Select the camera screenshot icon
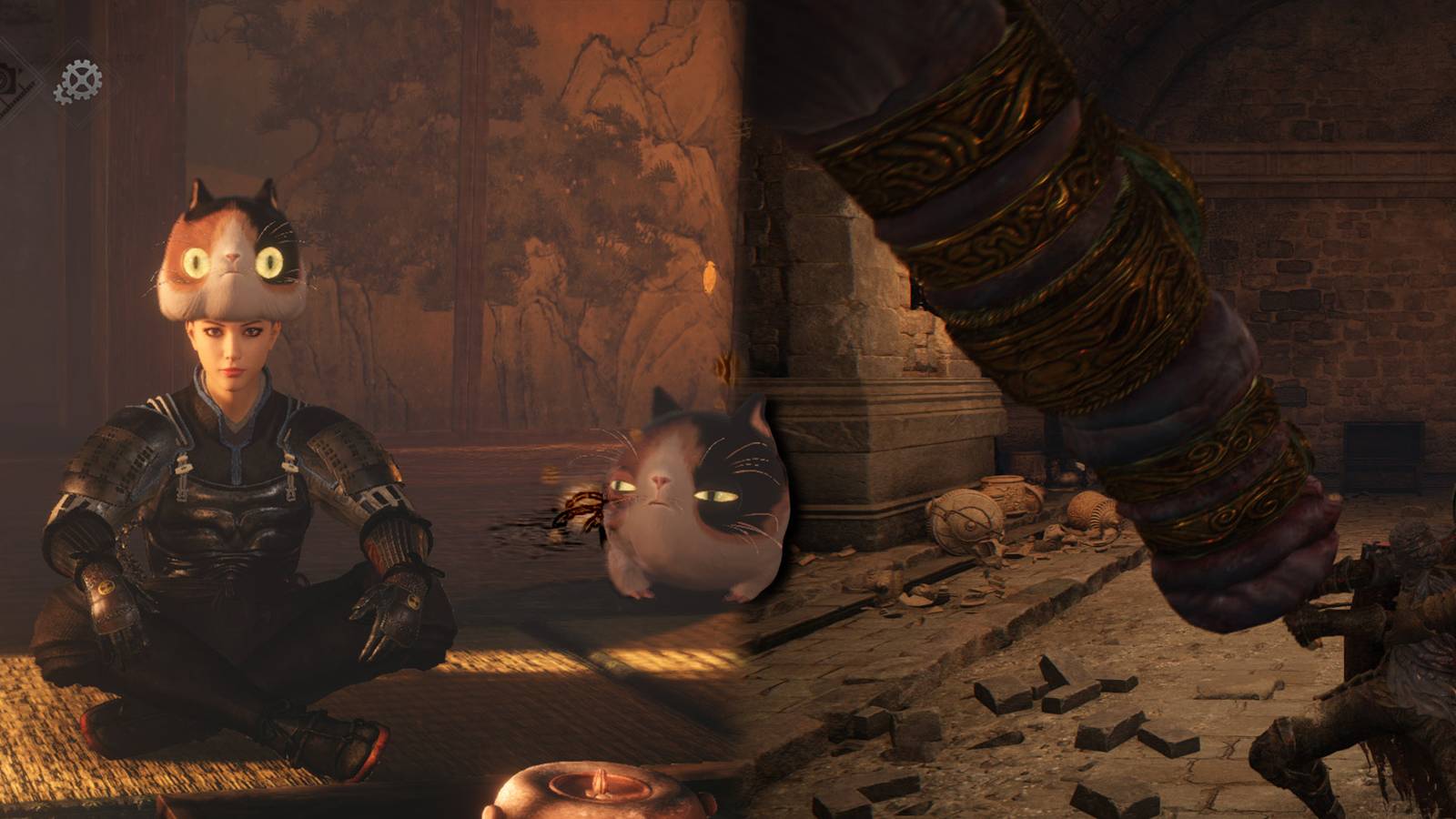This screenshot has width=1456, height=819. [x=7, y=79]
